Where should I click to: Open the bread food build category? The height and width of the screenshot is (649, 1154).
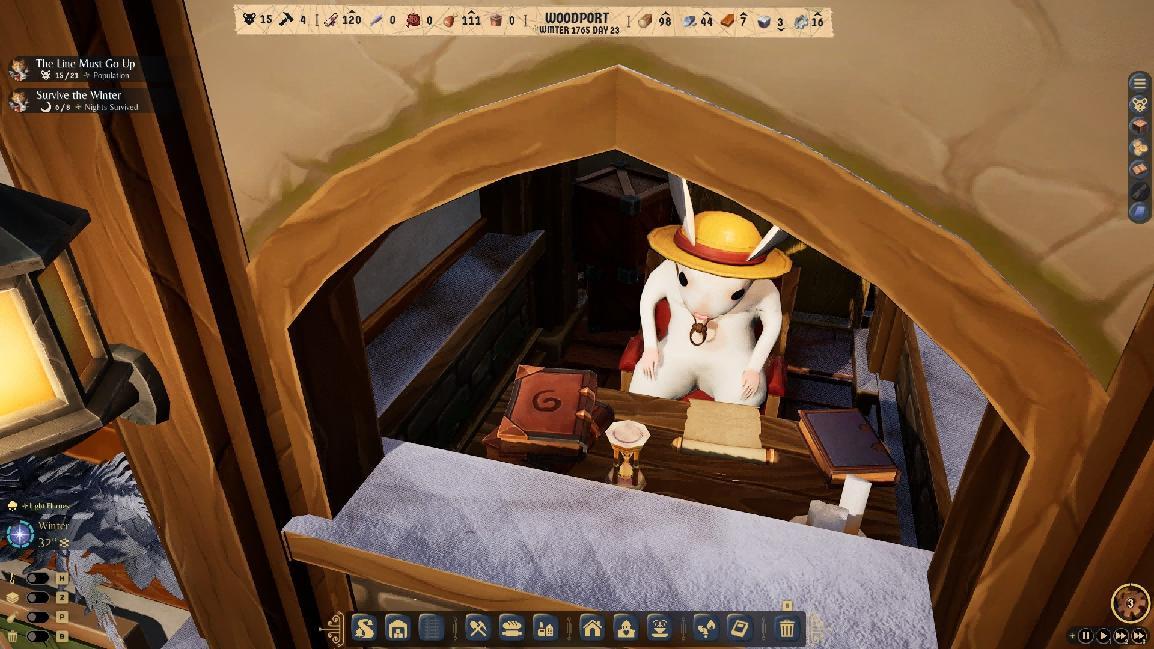point(511,628)
